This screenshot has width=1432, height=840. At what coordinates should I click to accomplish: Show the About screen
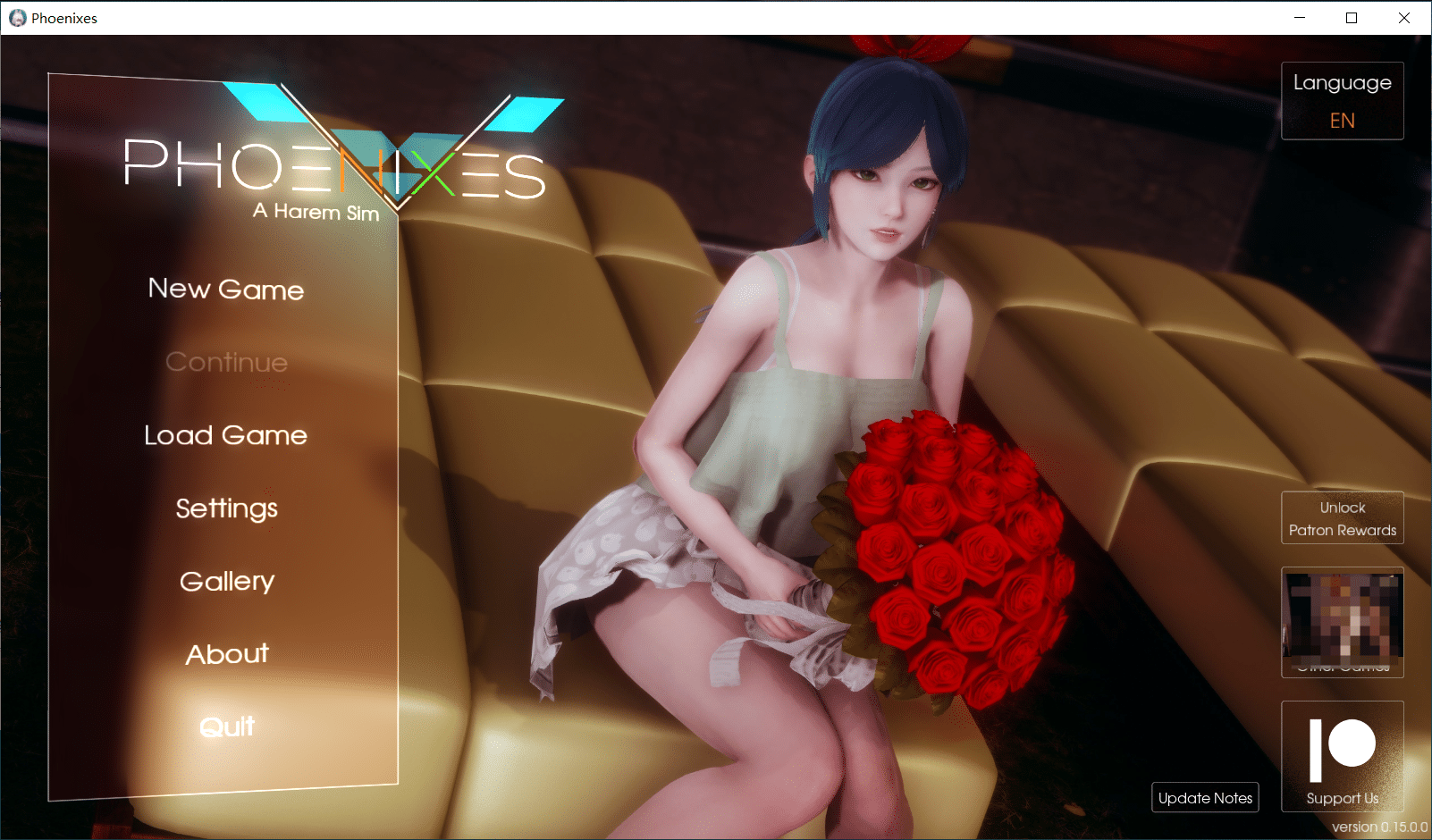226,654
